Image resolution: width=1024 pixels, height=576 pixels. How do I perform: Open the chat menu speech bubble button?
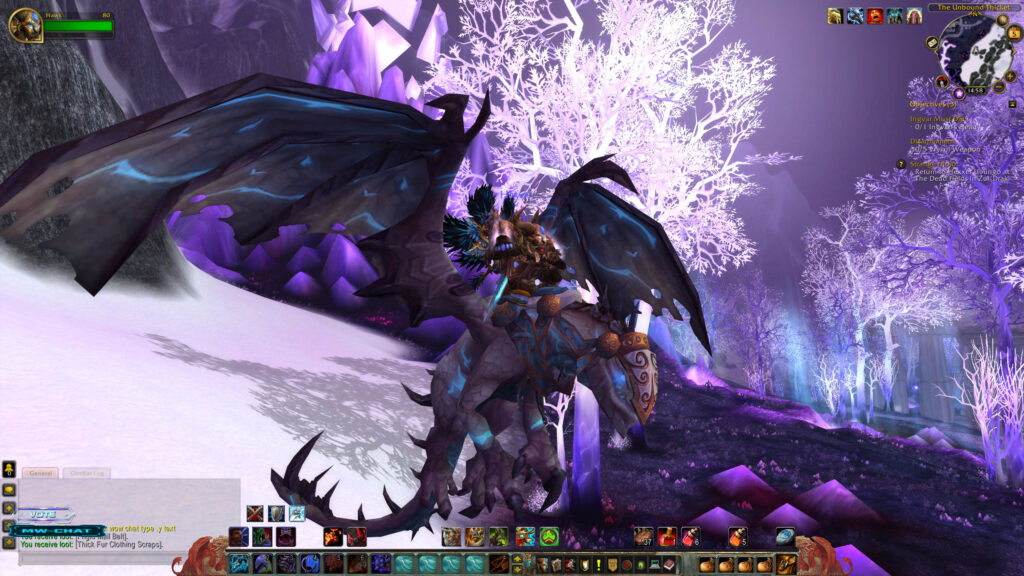tap(8, 490)
